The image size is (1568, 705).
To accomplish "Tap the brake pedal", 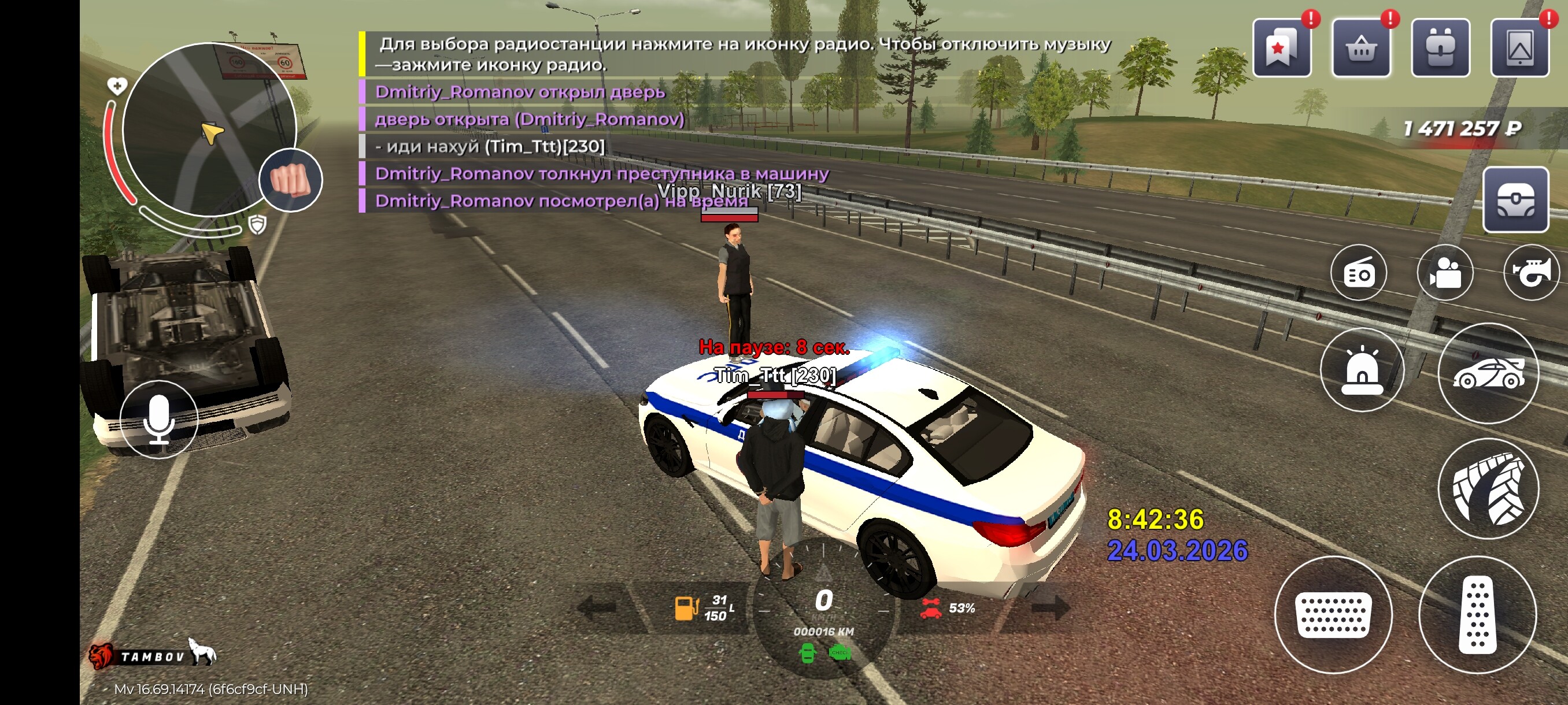I will pyautogui.click(x=1333, y=615).
